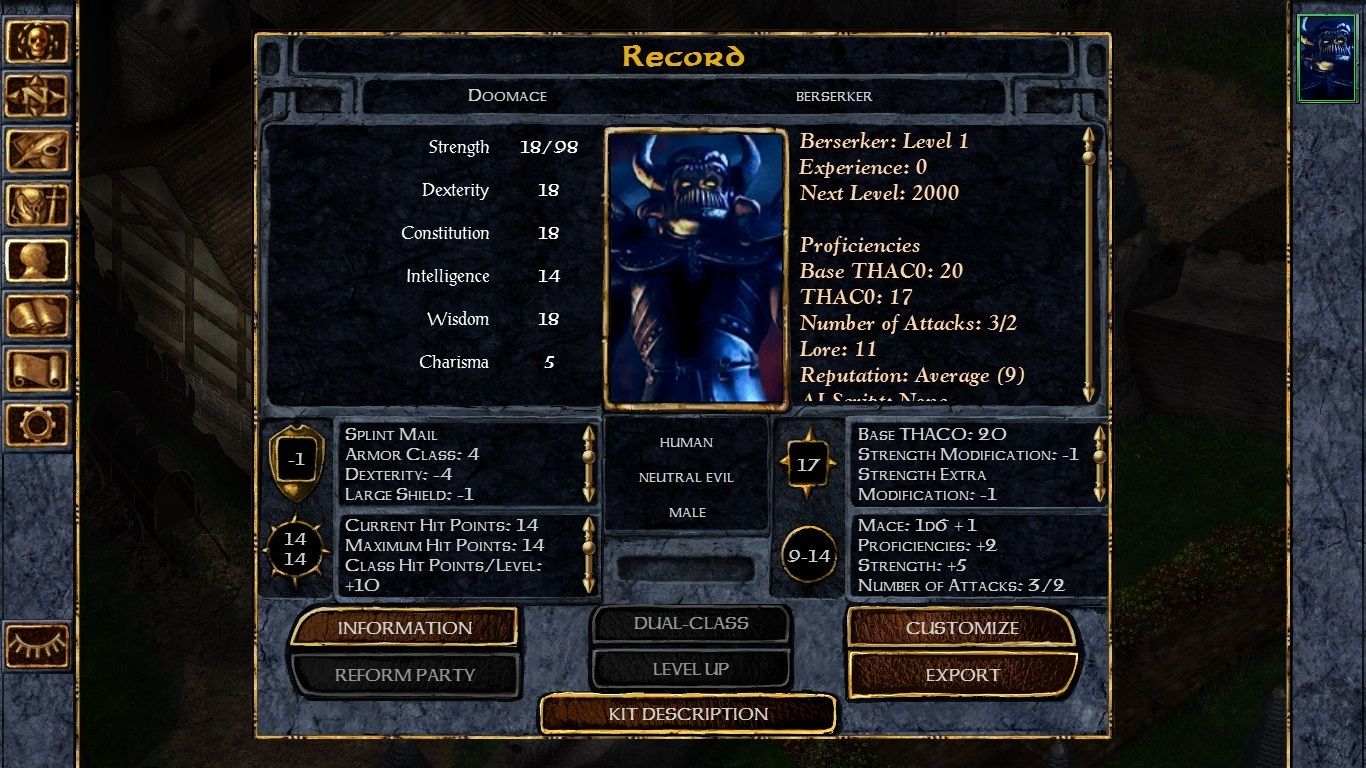Select the Doomace name tab

506,96
